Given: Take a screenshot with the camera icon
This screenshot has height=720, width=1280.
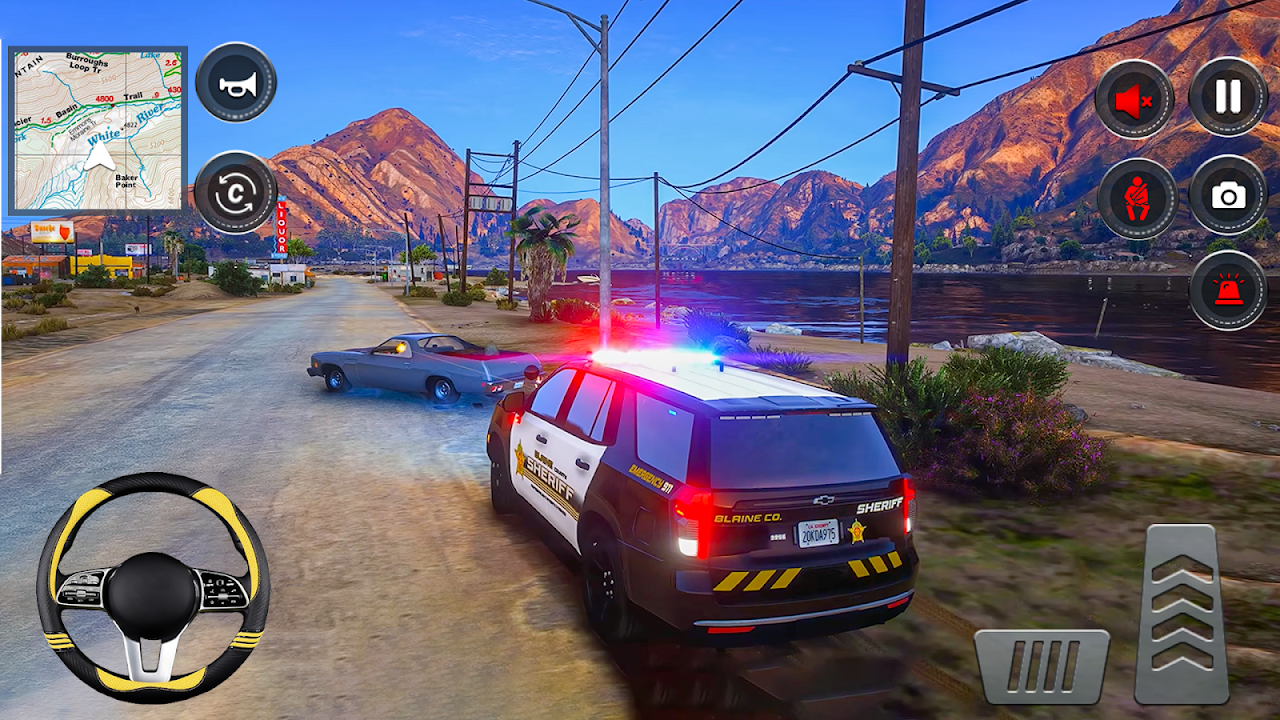Looking at the screenshot, I should (1228, 196).
